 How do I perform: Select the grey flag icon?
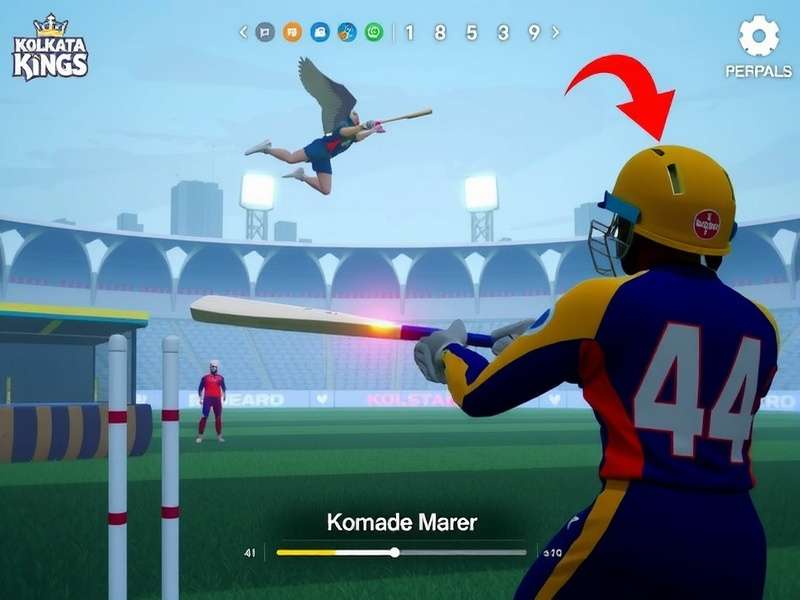[265, 32]
